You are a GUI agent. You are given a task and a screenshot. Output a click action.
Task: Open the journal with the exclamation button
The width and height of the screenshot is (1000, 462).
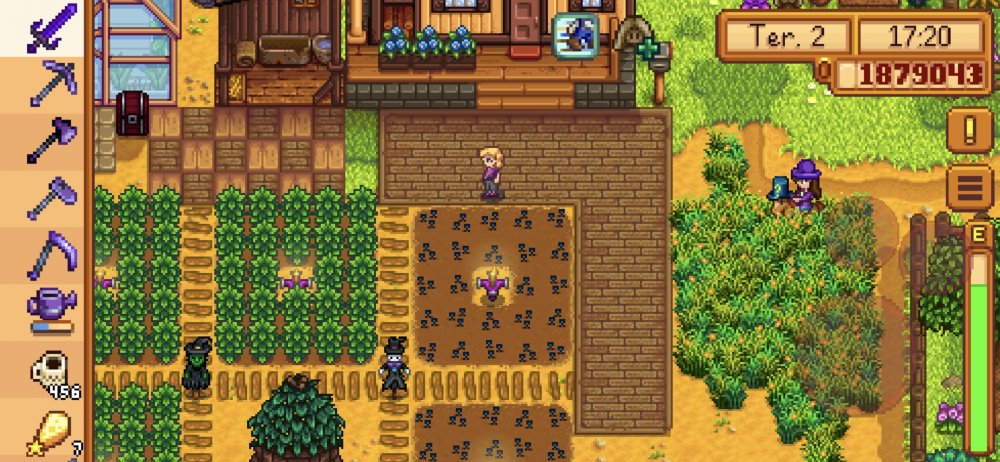(969, 129)
